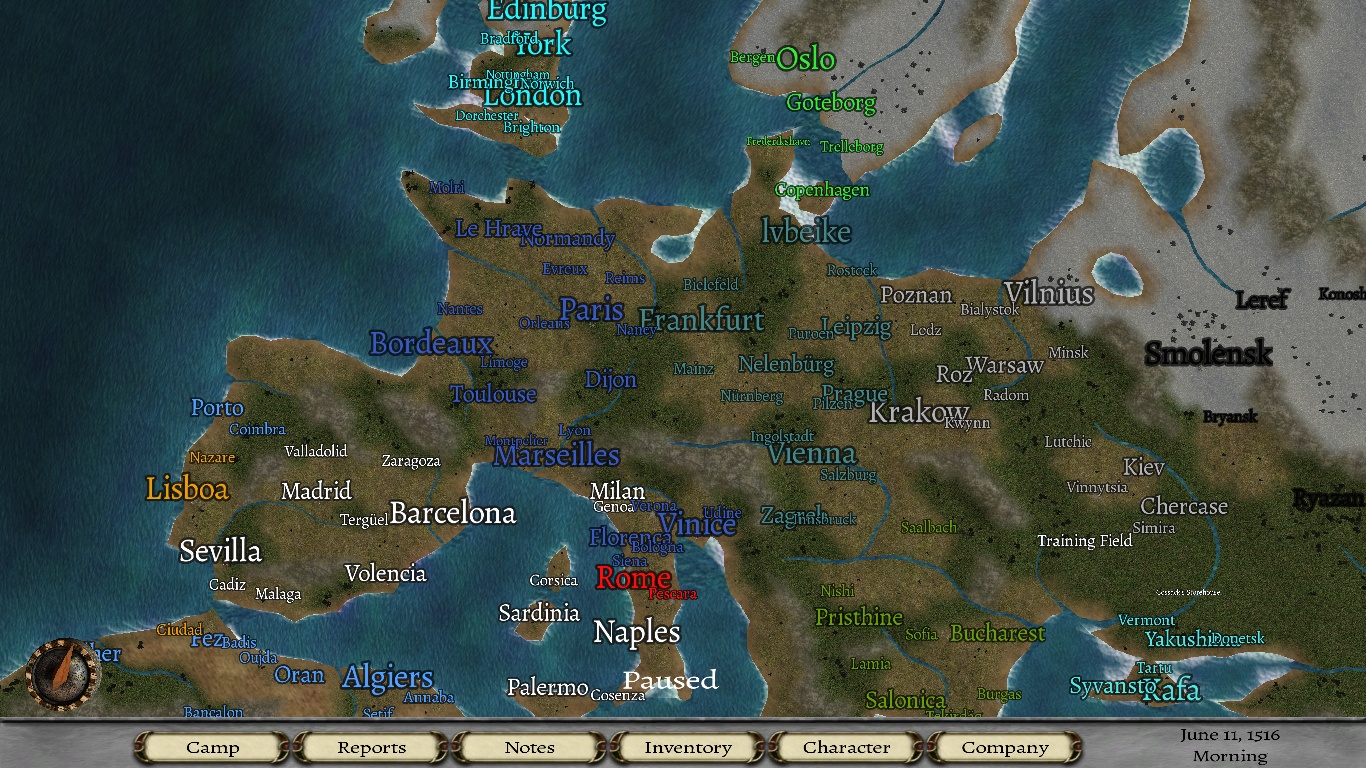Show the Notes panel
This screenshot has width=1366, height=768.
click(x=529, y=747)
